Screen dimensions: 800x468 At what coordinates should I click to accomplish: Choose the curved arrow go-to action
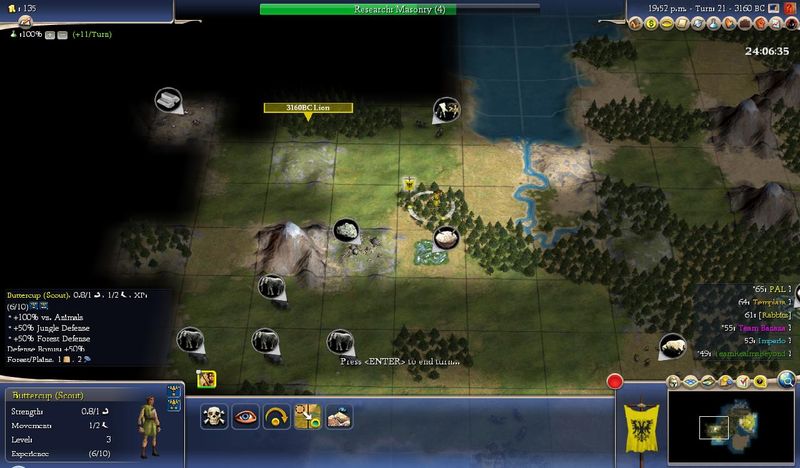pos(276,416)
